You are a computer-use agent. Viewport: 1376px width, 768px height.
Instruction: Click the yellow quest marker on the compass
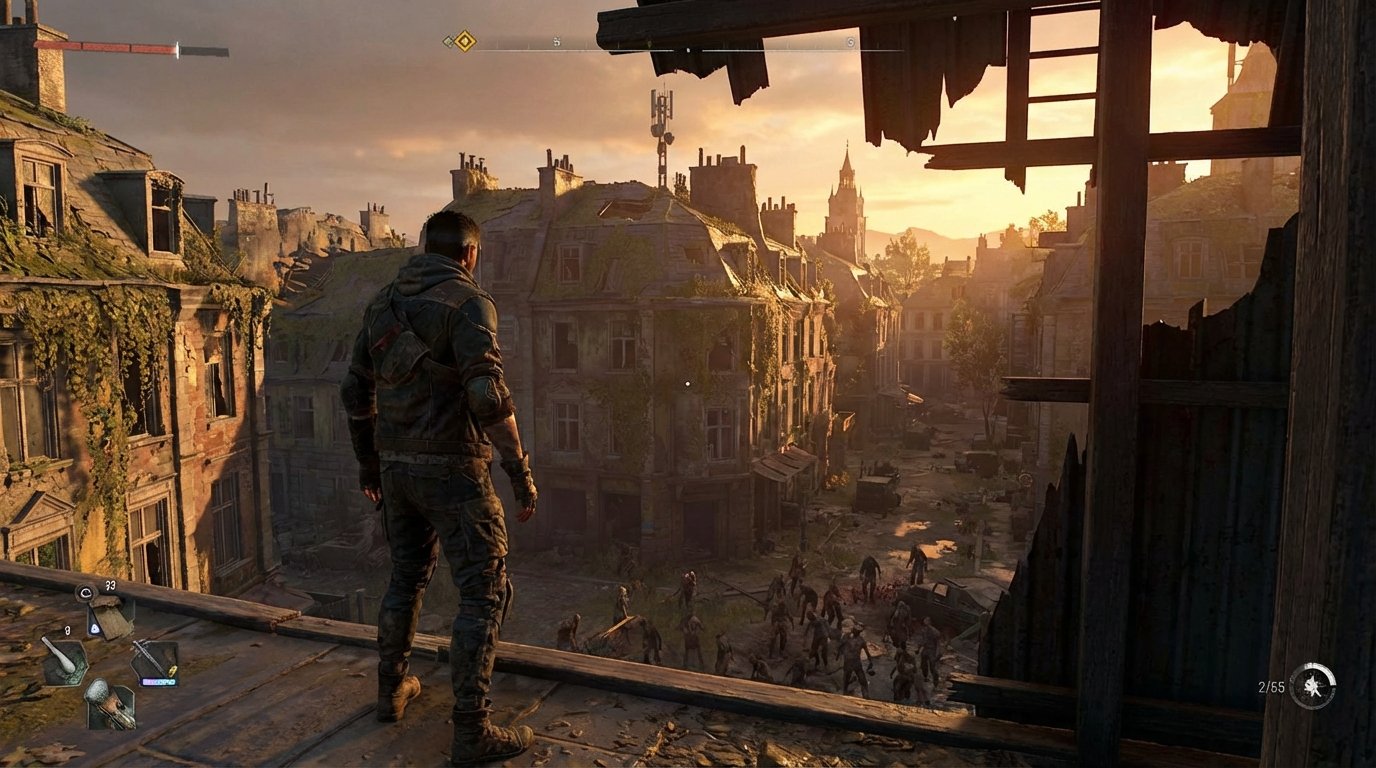[x=464, y=42]
